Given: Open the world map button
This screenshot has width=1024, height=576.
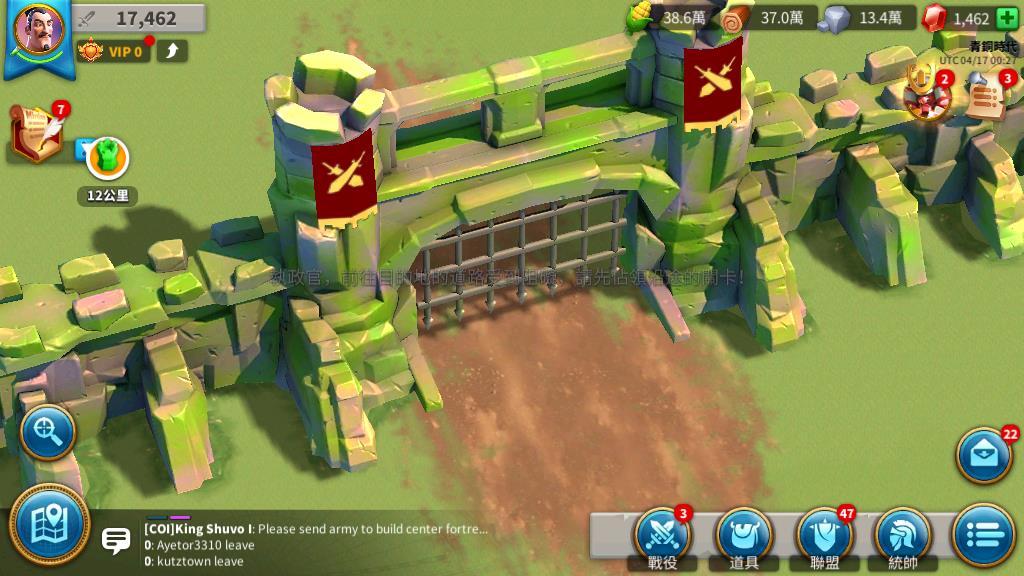Looking at the screenshot, I should (49, 524).
